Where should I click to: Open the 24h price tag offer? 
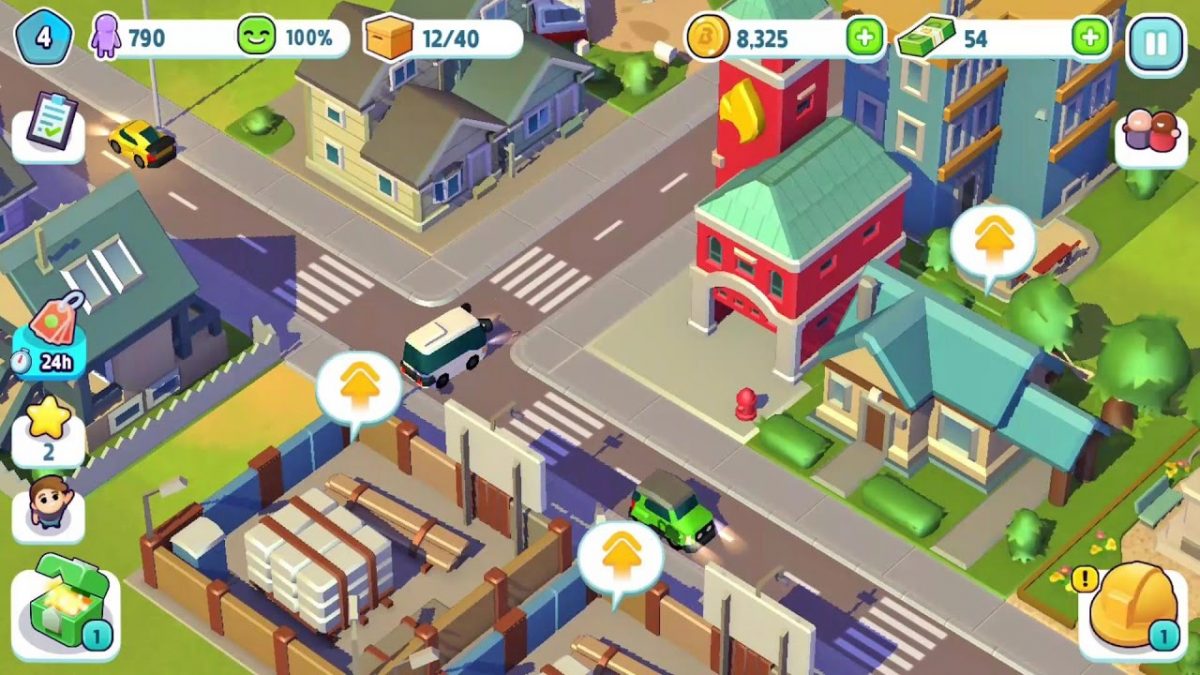[49, 335]
